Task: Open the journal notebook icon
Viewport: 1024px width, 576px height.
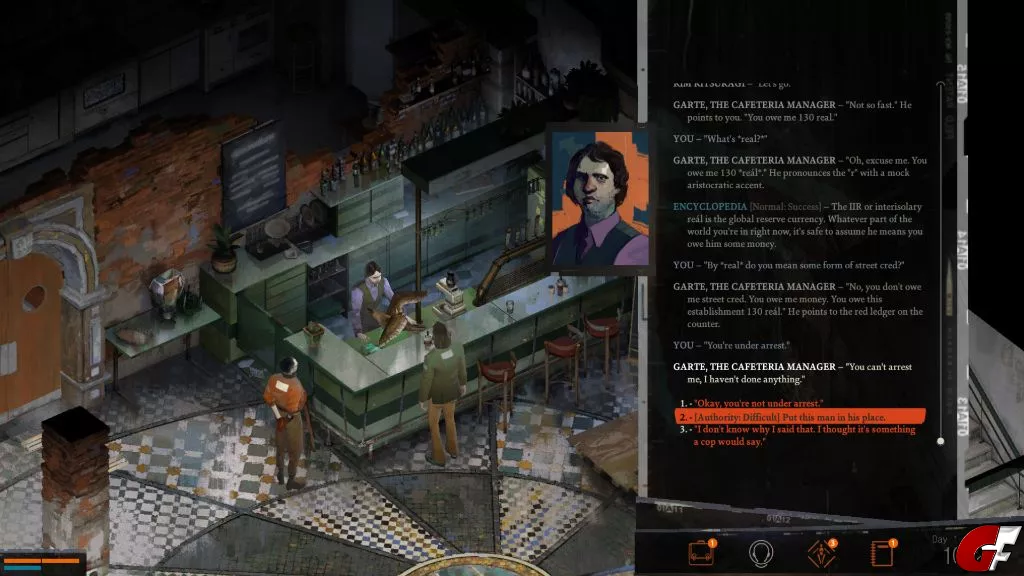Action: (881, 552)
